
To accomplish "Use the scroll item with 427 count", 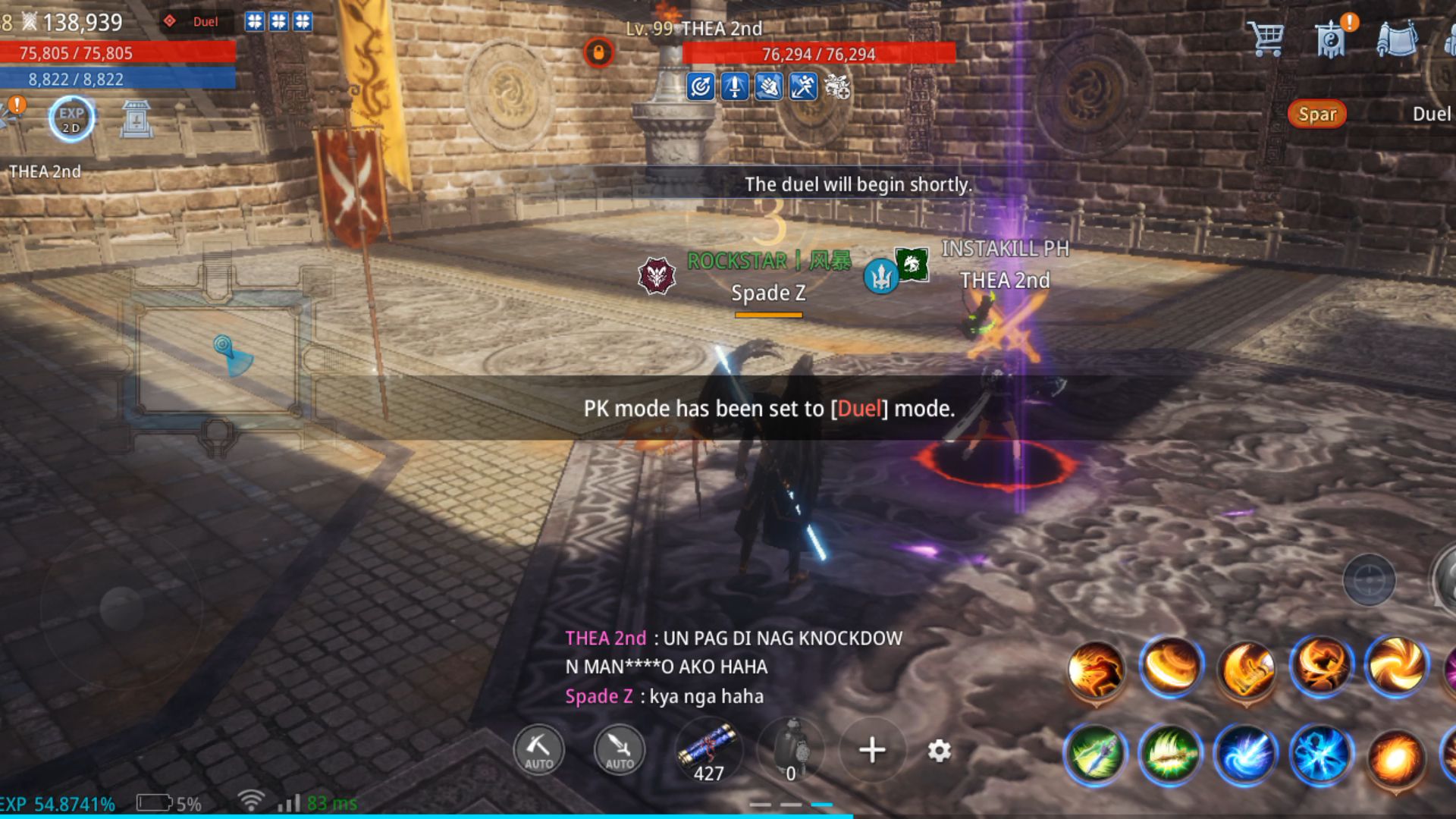I will pyautogui.click(x=708, y=750).
